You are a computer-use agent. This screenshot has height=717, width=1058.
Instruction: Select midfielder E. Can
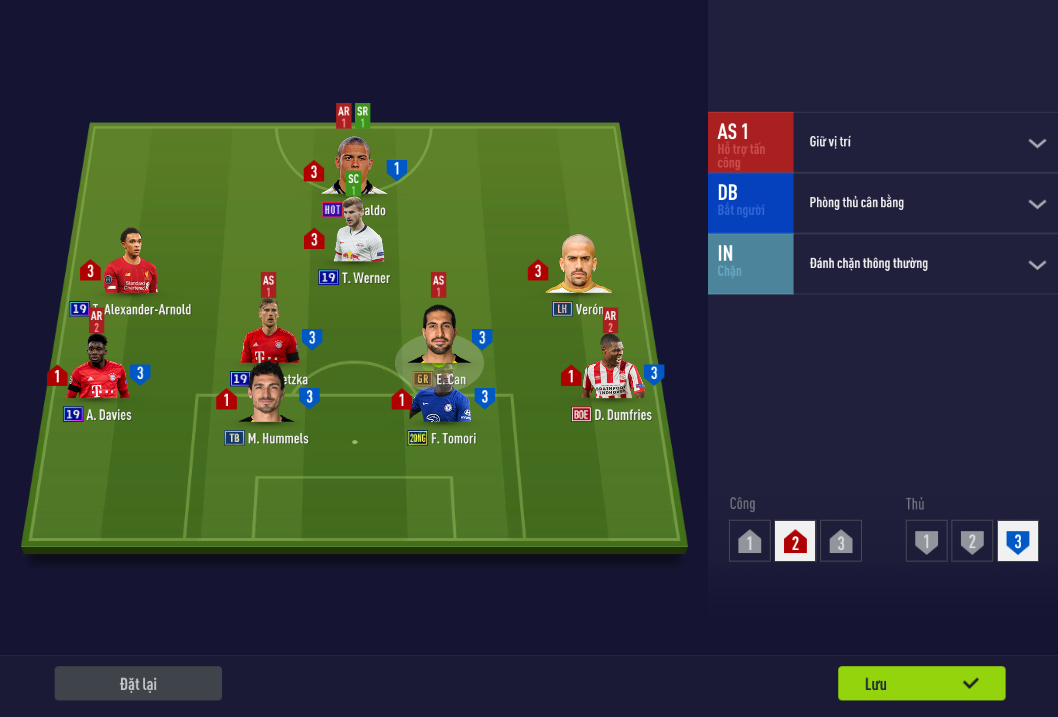438,340
